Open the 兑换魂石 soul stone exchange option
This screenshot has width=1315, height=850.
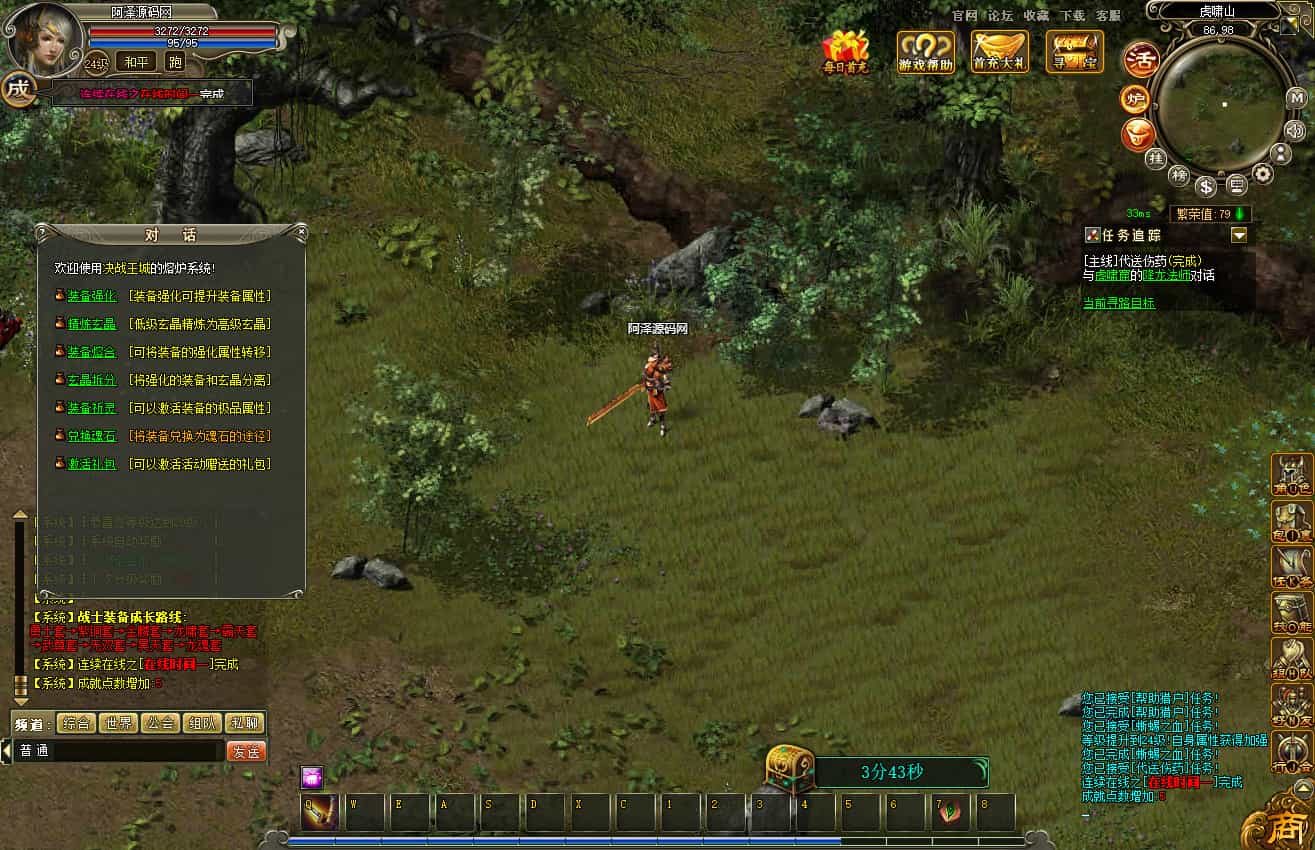92,436
